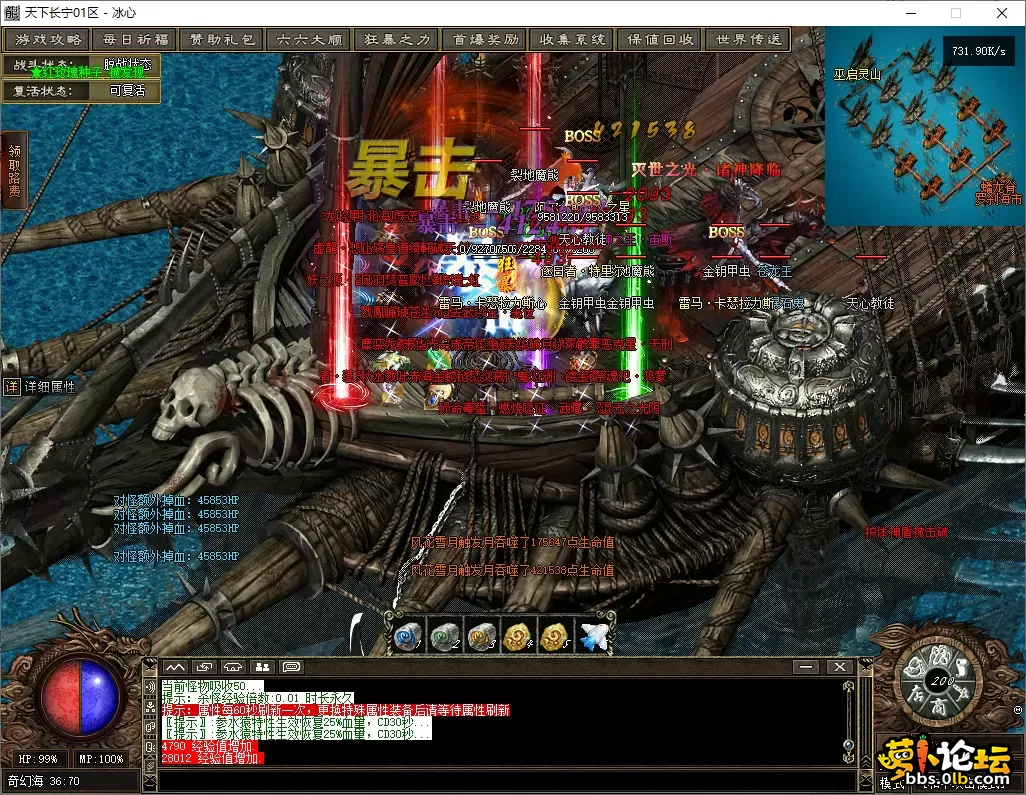Open the 游戏攻略 game guide menu
Image resolution: width=1026 pixels, height=795 pixels.
(48, 40)
